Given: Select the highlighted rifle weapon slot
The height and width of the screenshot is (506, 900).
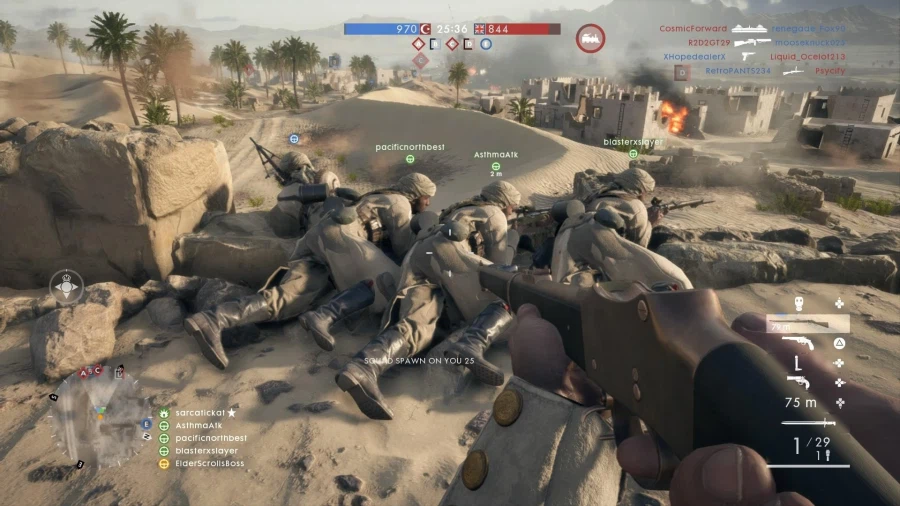Looking at the screenshot, I should [x=807, y=324].
